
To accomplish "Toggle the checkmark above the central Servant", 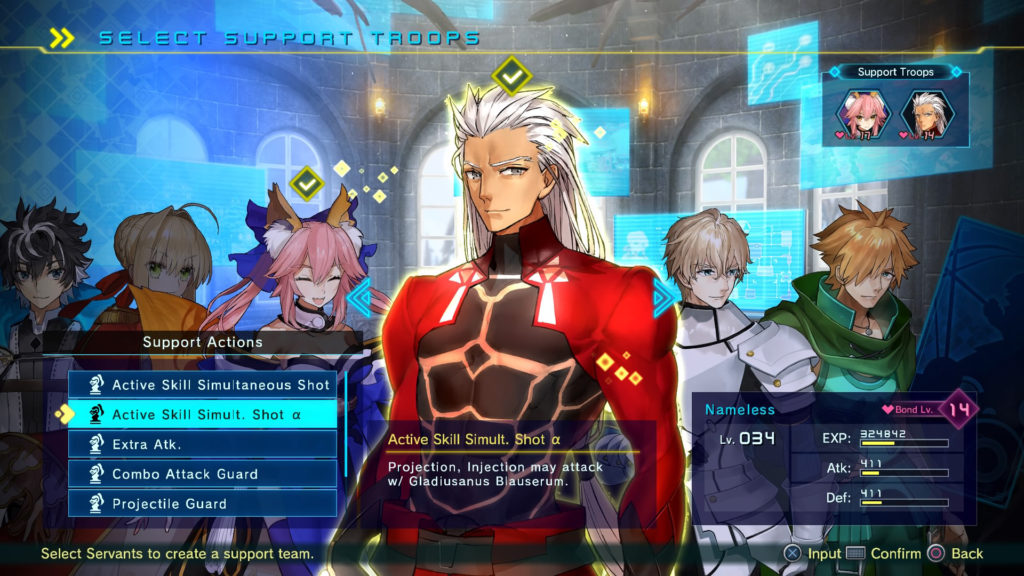I will point(512,75).
